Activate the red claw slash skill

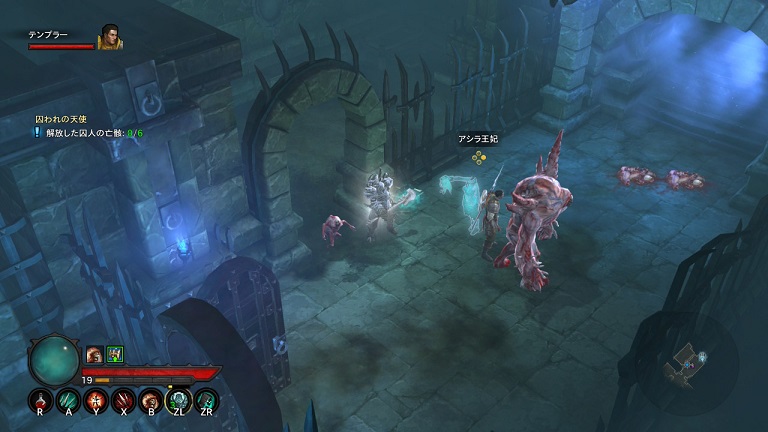[124, 401]
